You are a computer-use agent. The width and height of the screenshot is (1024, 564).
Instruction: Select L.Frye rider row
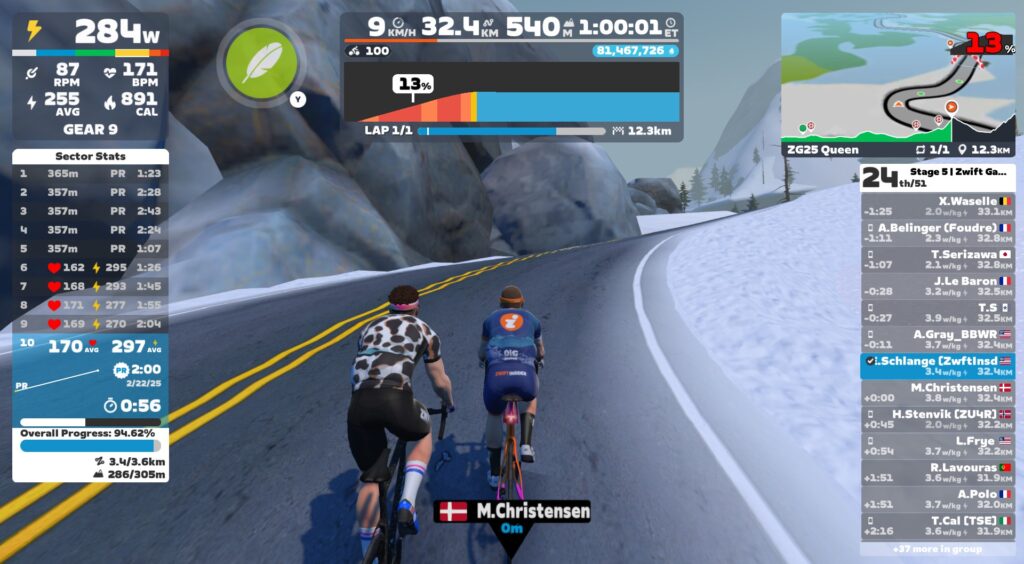click(x=937, y=446)
